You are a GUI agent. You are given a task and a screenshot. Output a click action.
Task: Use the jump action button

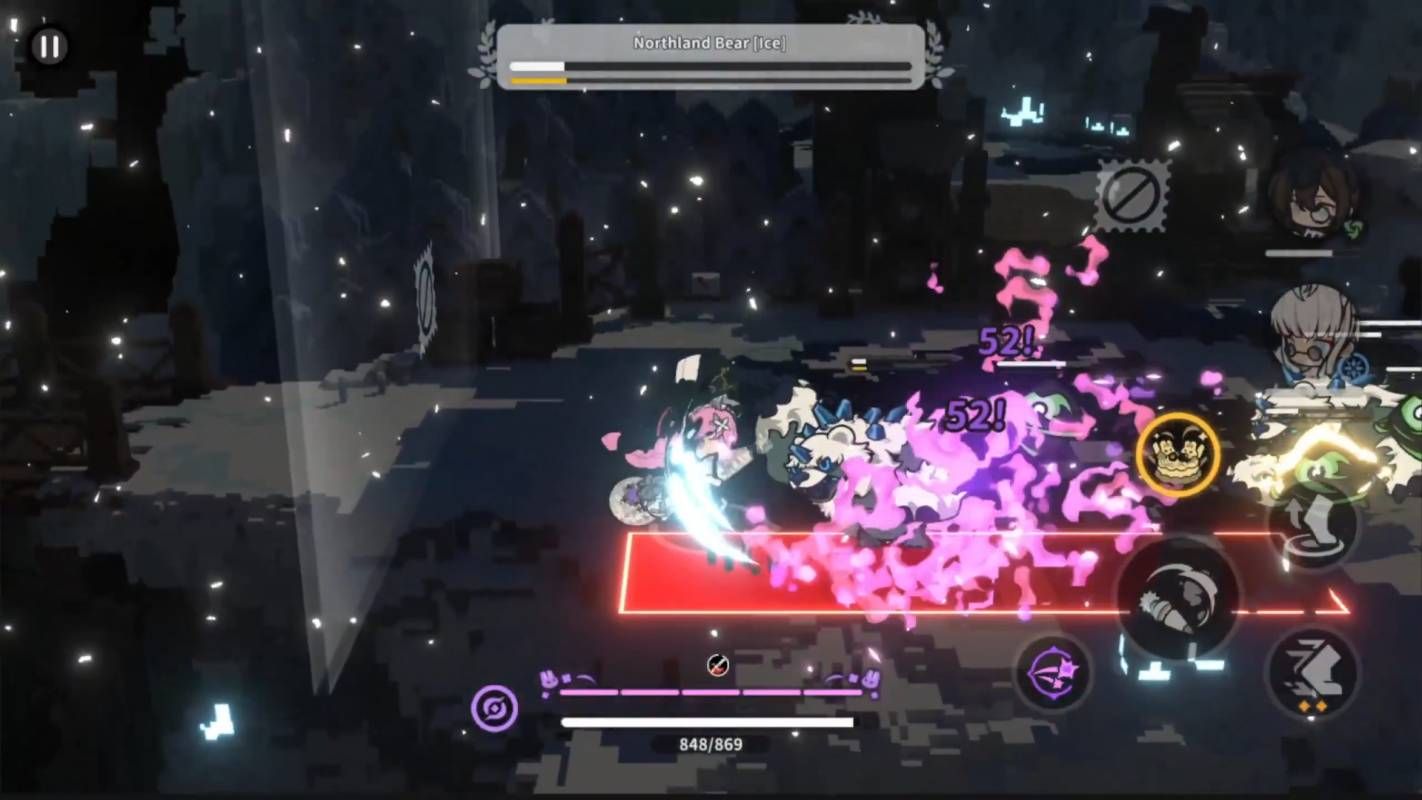point(1313,525)
